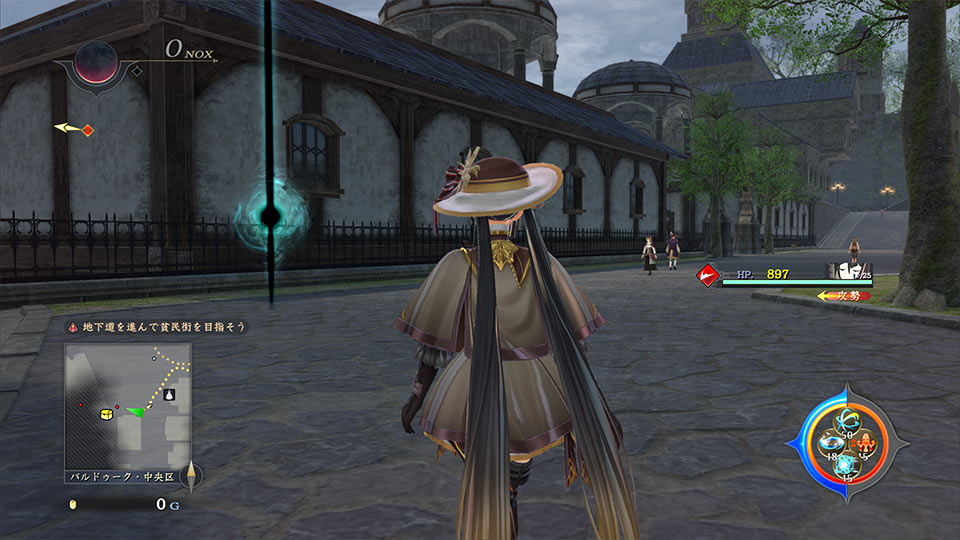Select the red diamond beside HP
The width and height of the screenshot is (960, 540).
coord(709,274)
